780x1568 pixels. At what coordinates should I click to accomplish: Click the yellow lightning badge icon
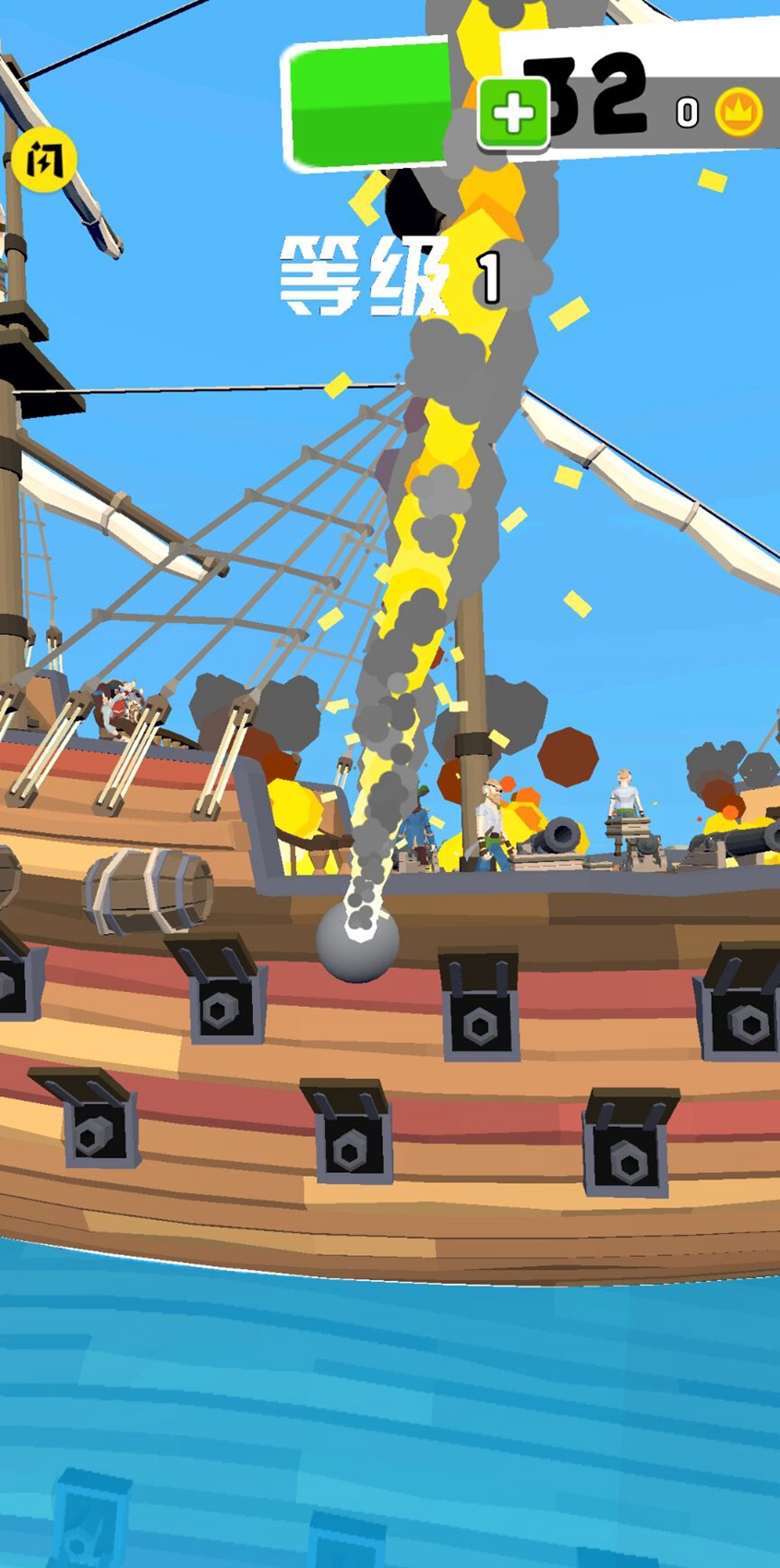click(x=43, y=161)
